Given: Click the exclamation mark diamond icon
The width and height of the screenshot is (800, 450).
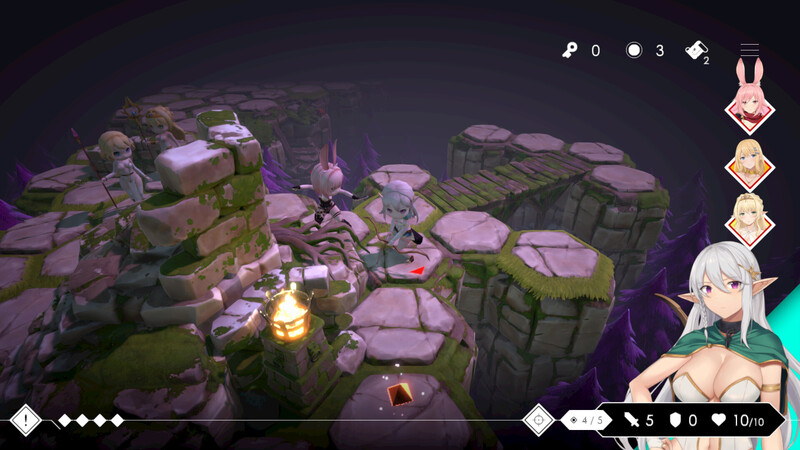Looking at the screenshot, I should (x=25, y=420).
